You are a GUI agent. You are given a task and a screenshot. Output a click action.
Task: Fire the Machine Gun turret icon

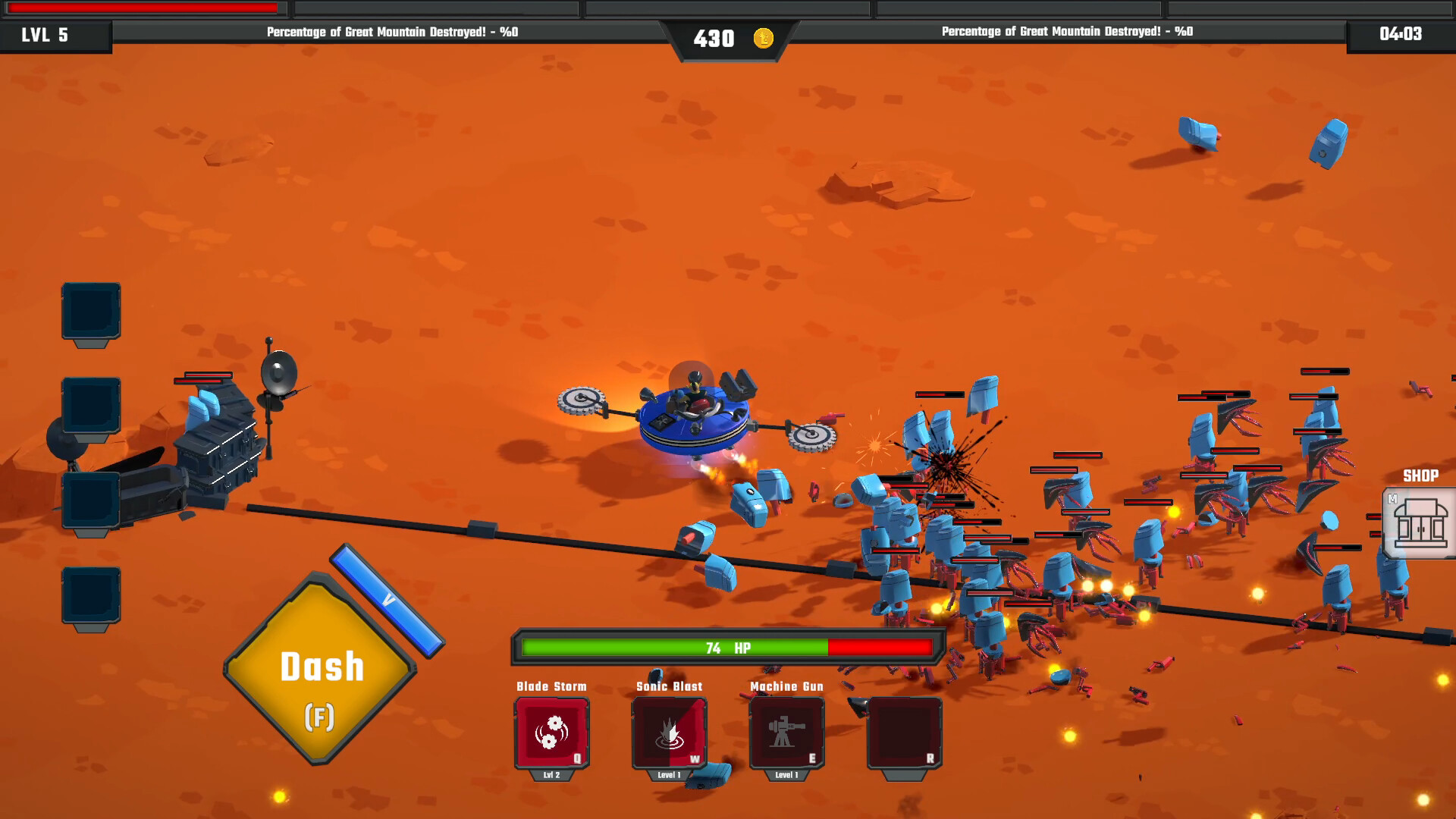click(x=787, y=732)
